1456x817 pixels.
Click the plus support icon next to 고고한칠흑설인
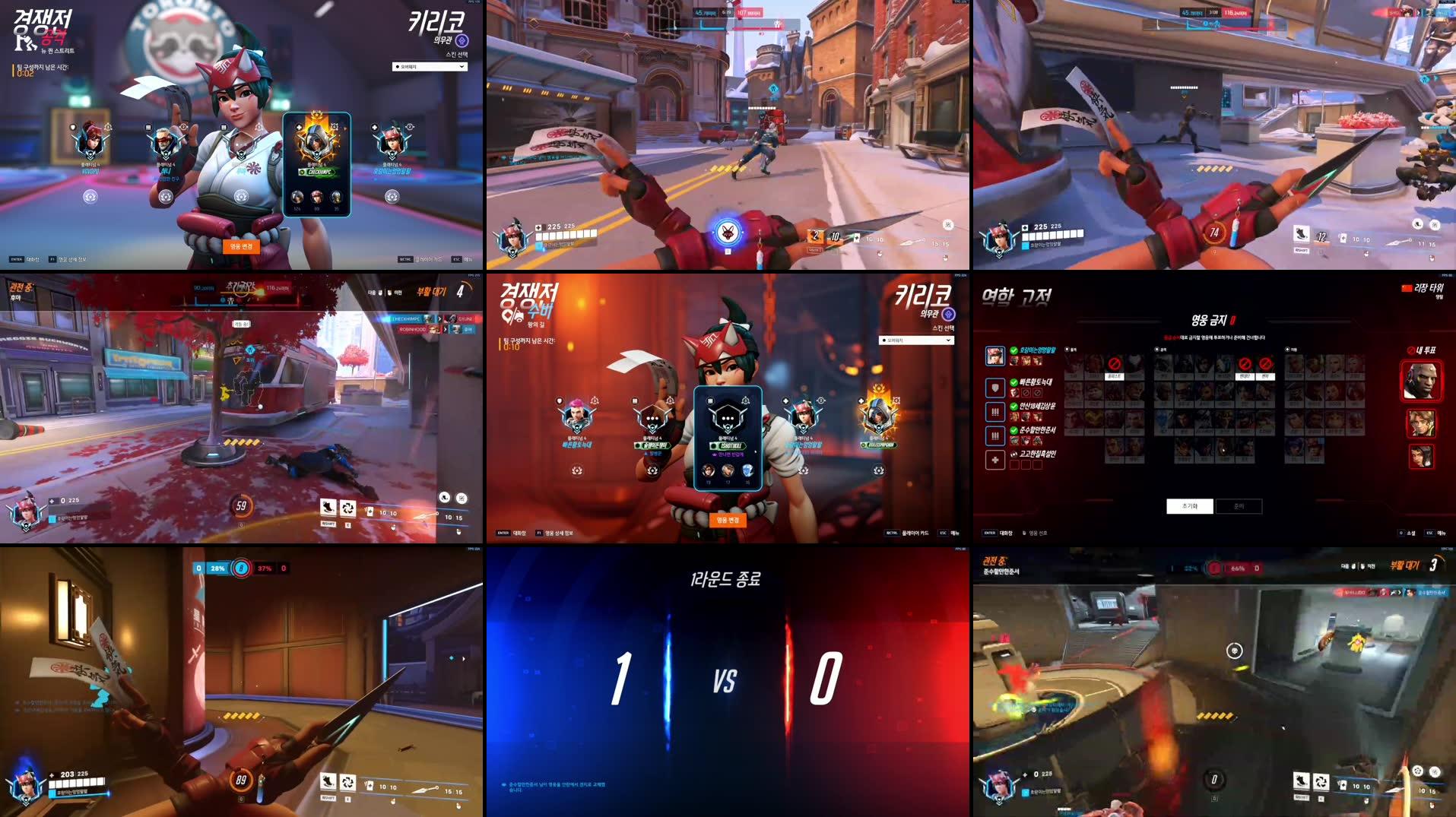995,459
